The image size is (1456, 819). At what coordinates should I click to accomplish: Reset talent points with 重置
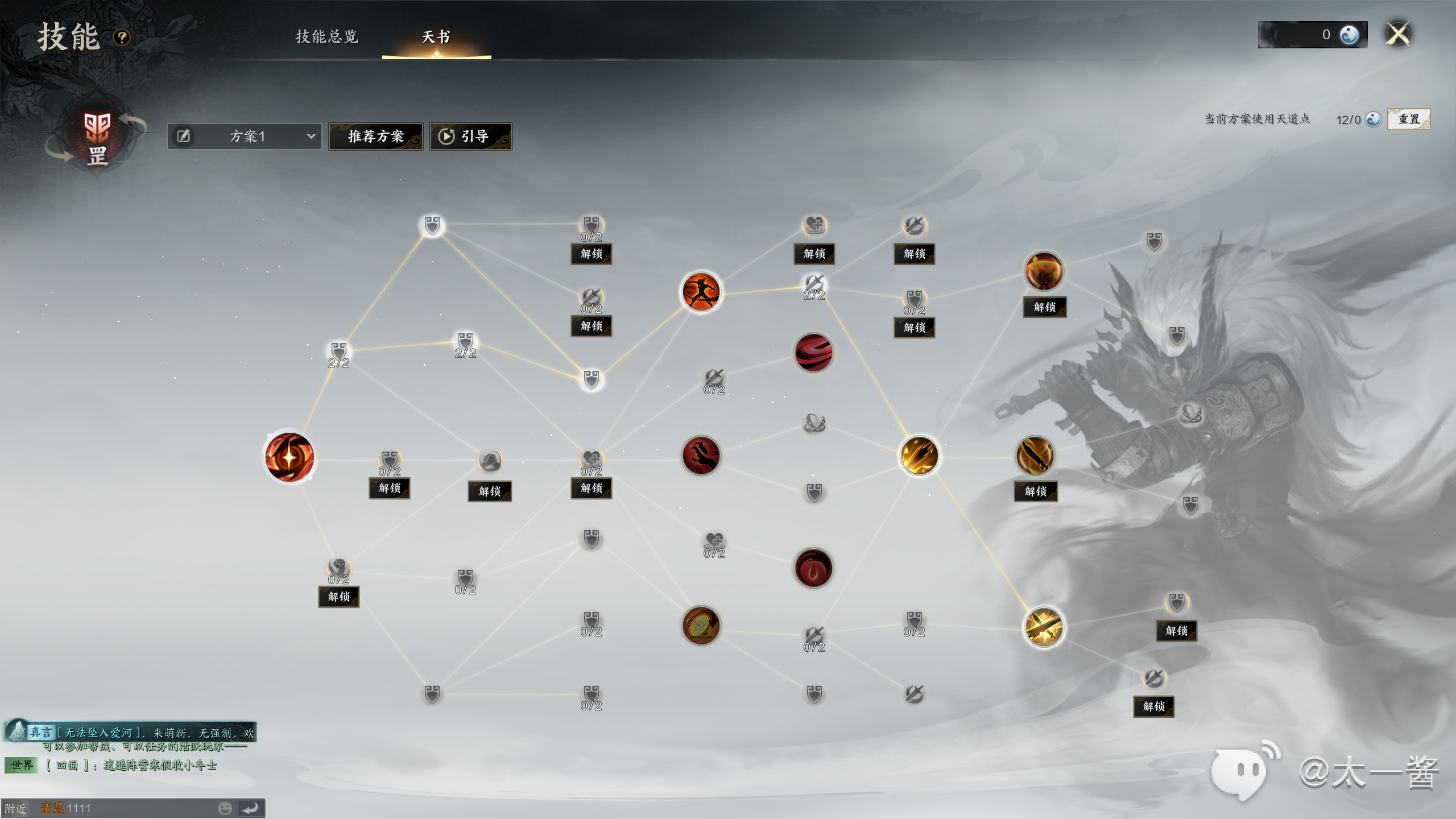(x=1408, y=119)
